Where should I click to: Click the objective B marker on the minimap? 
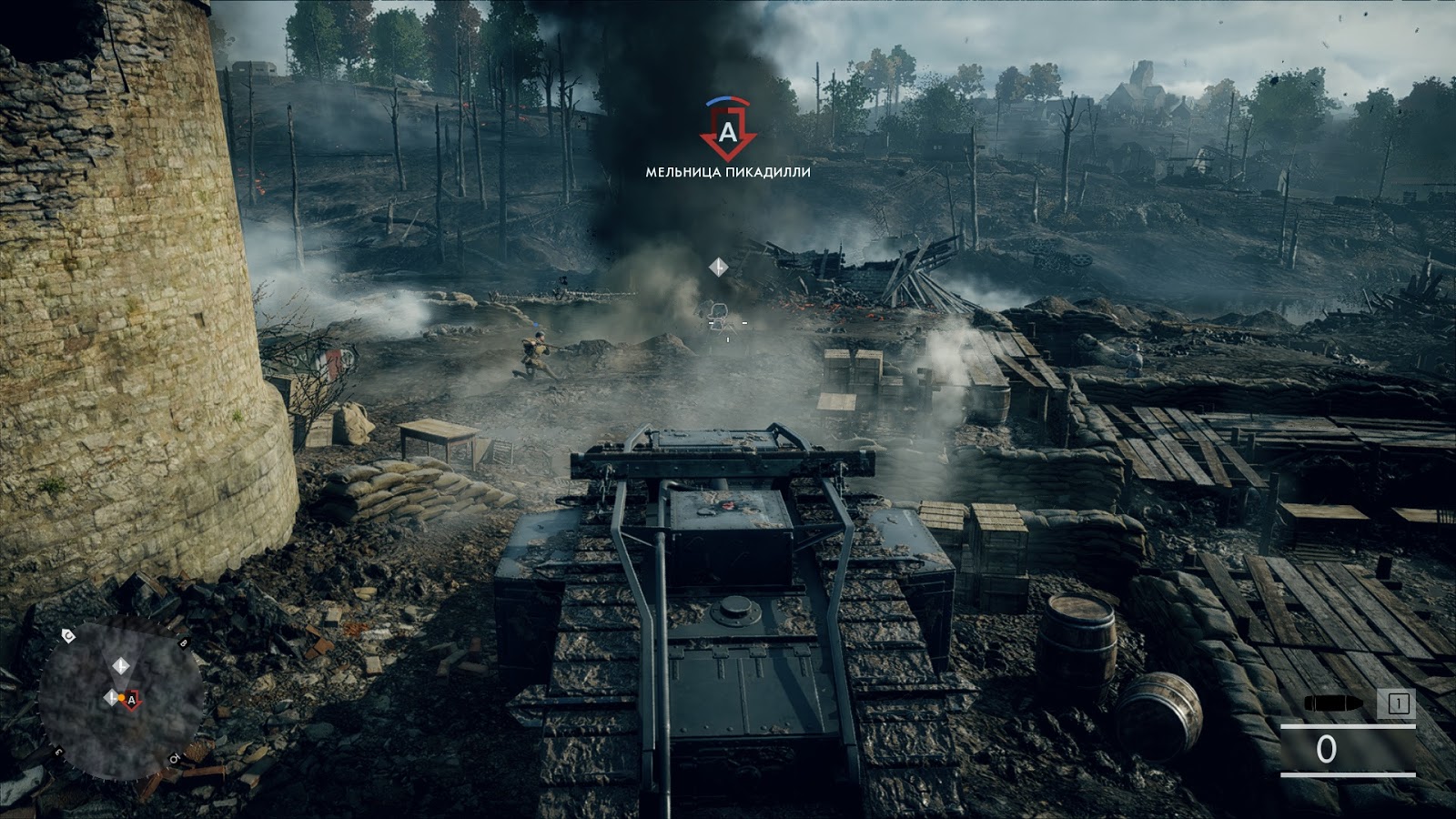pos(182,642)
